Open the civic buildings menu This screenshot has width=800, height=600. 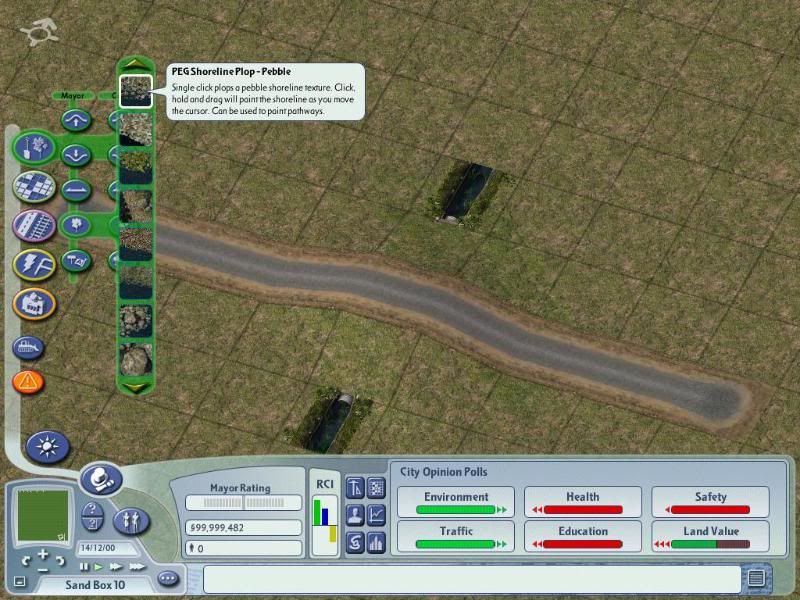(x=34, y=302)
